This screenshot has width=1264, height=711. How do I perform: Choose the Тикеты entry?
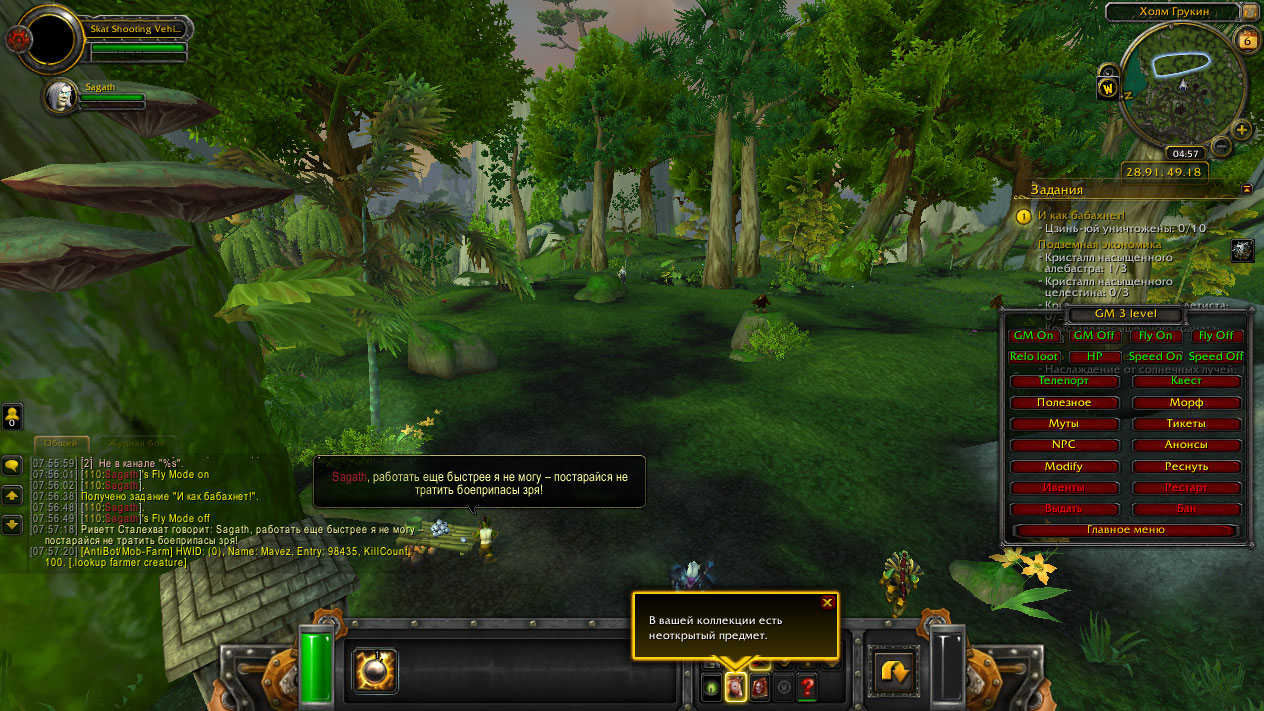[x=1186, y=424]
